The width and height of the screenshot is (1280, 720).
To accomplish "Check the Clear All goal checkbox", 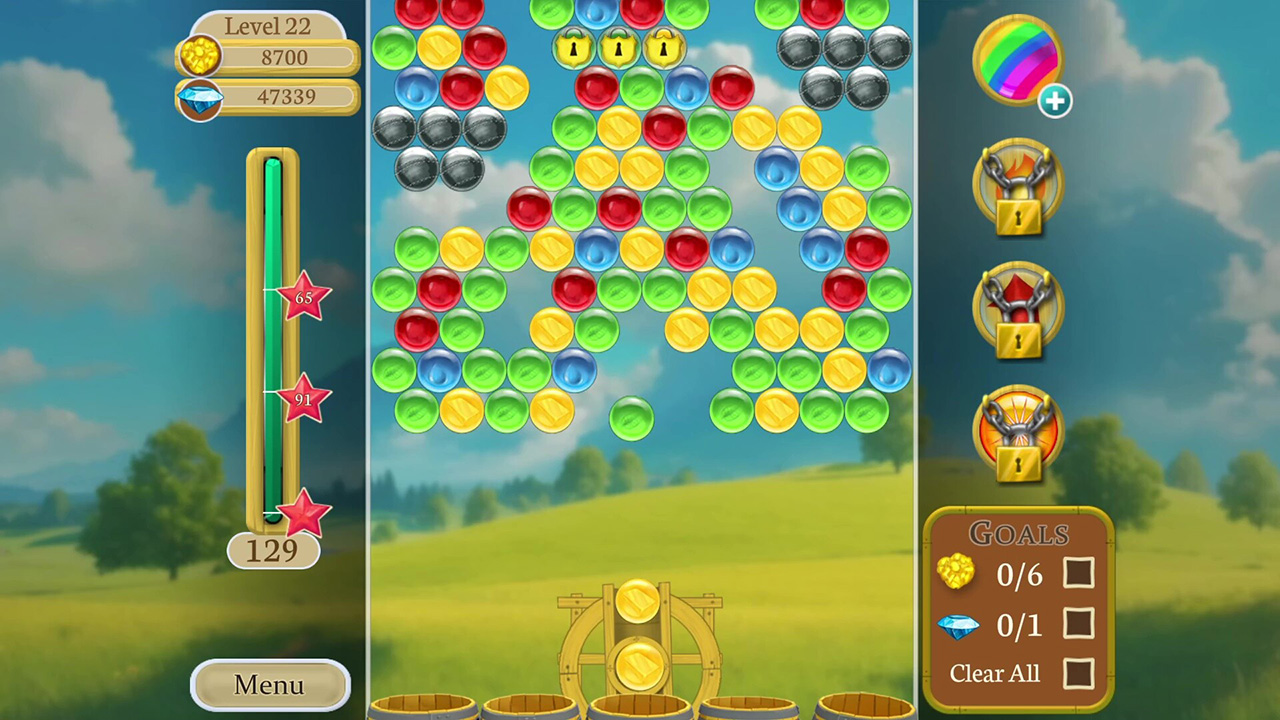I will point(1079,673).
